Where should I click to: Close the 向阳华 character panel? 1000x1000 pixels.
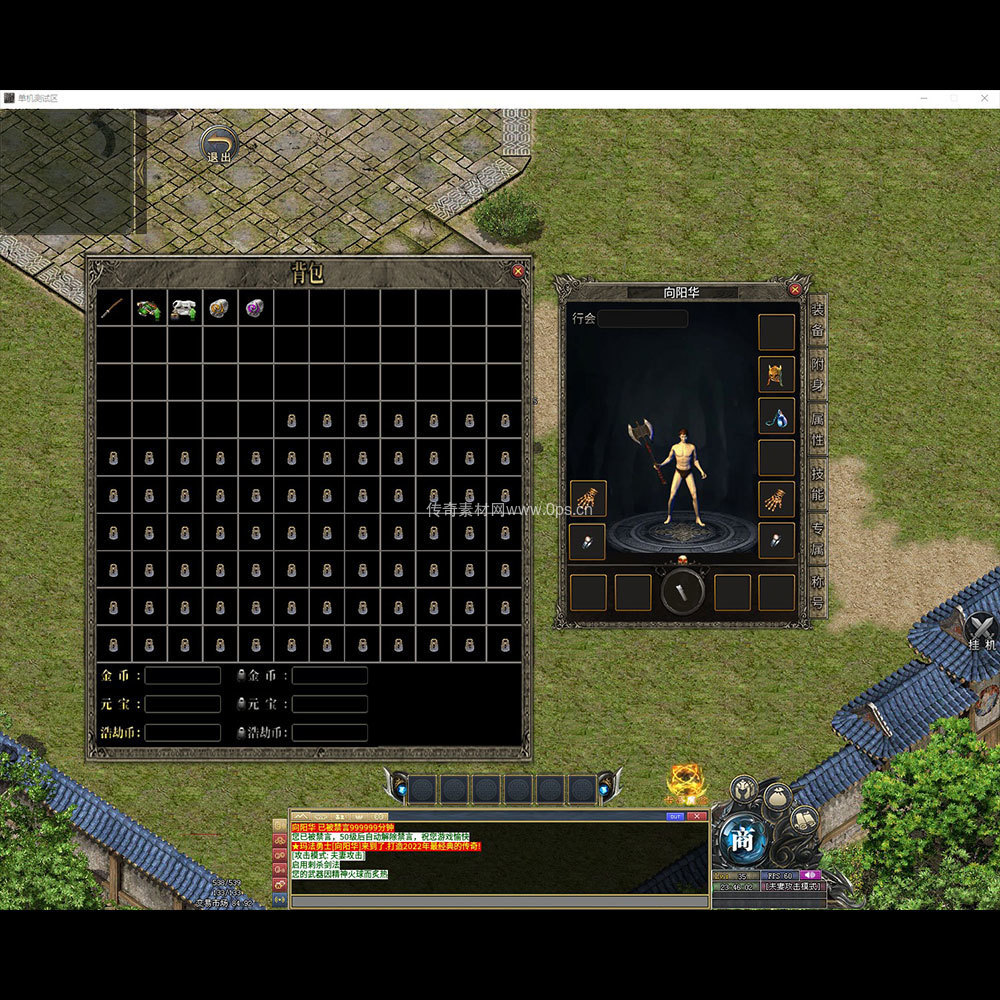tap(795, 290)
